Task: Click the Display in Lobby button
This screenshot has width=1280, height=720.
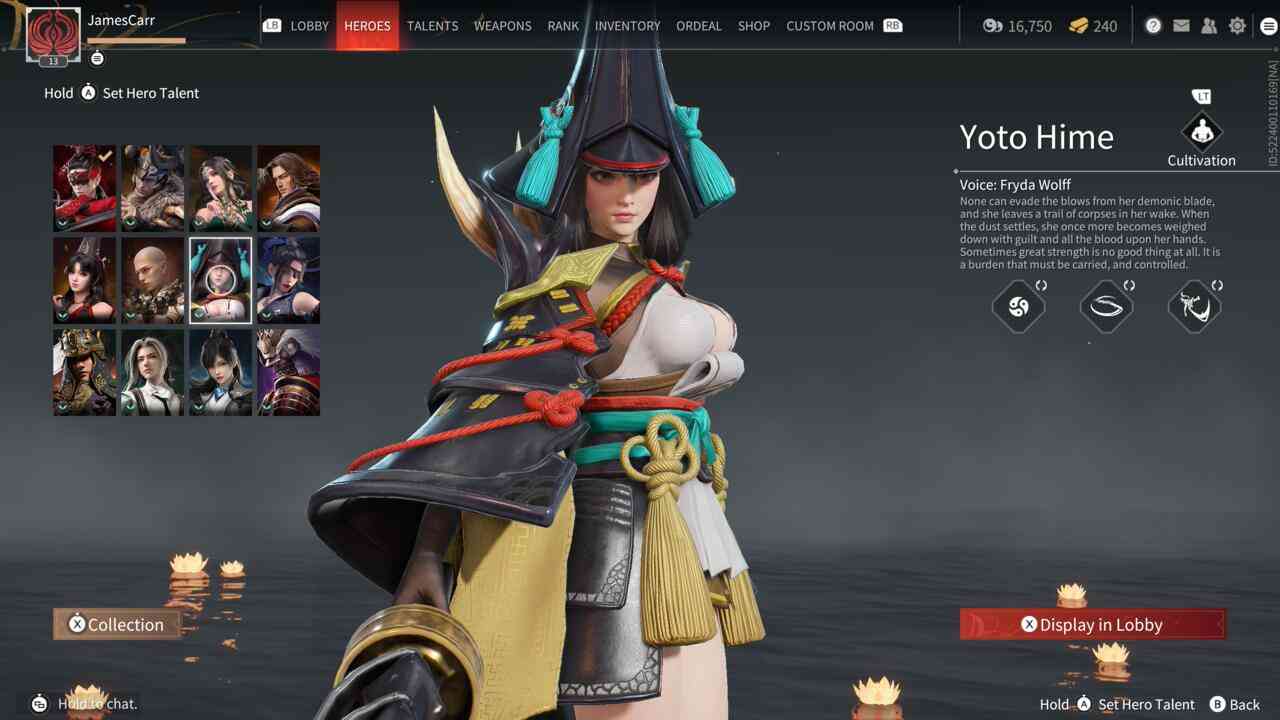Action: [1092, 624]
